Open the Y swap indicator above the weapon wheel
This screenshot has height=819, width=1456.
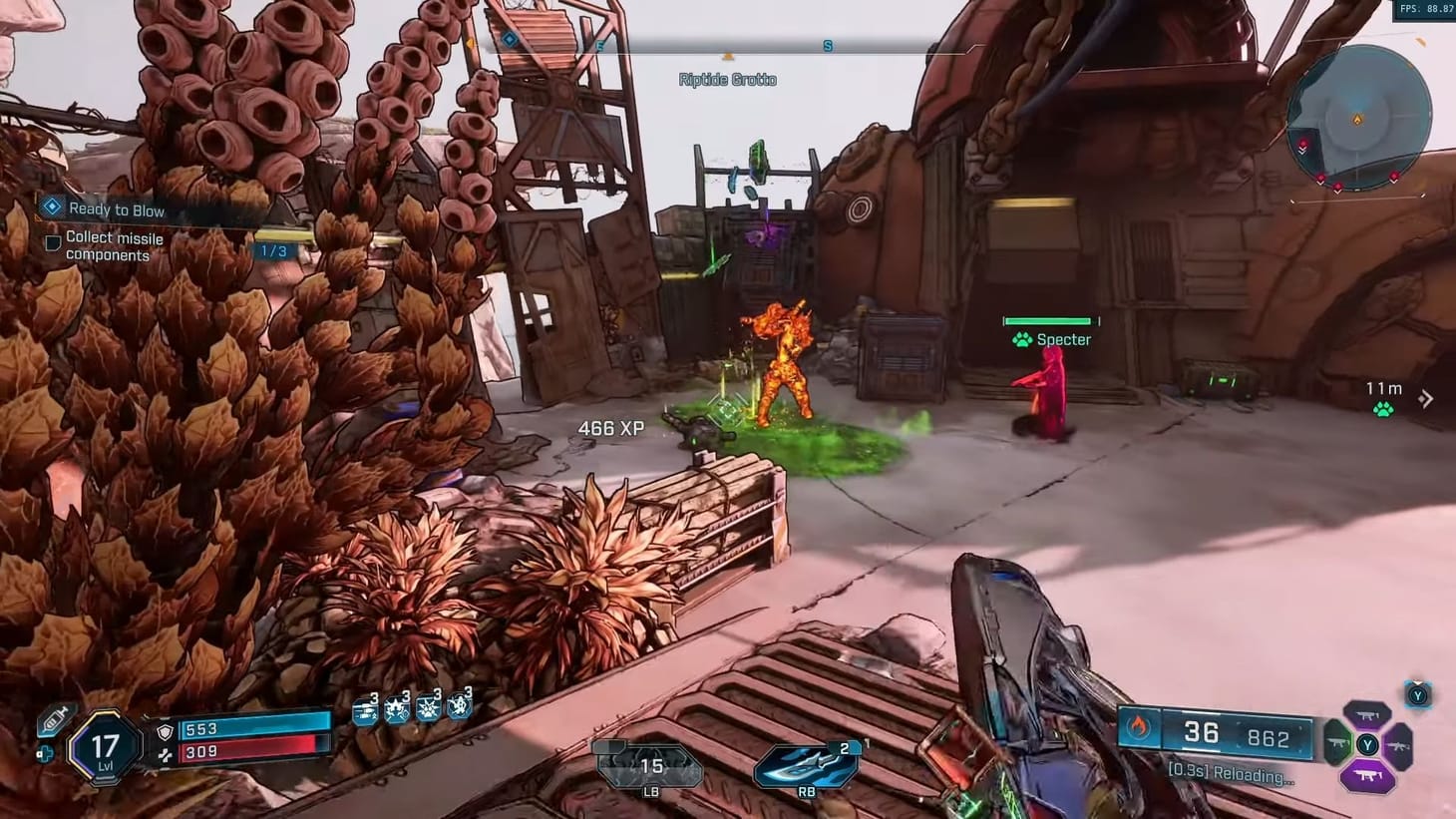coord(1417,695)
